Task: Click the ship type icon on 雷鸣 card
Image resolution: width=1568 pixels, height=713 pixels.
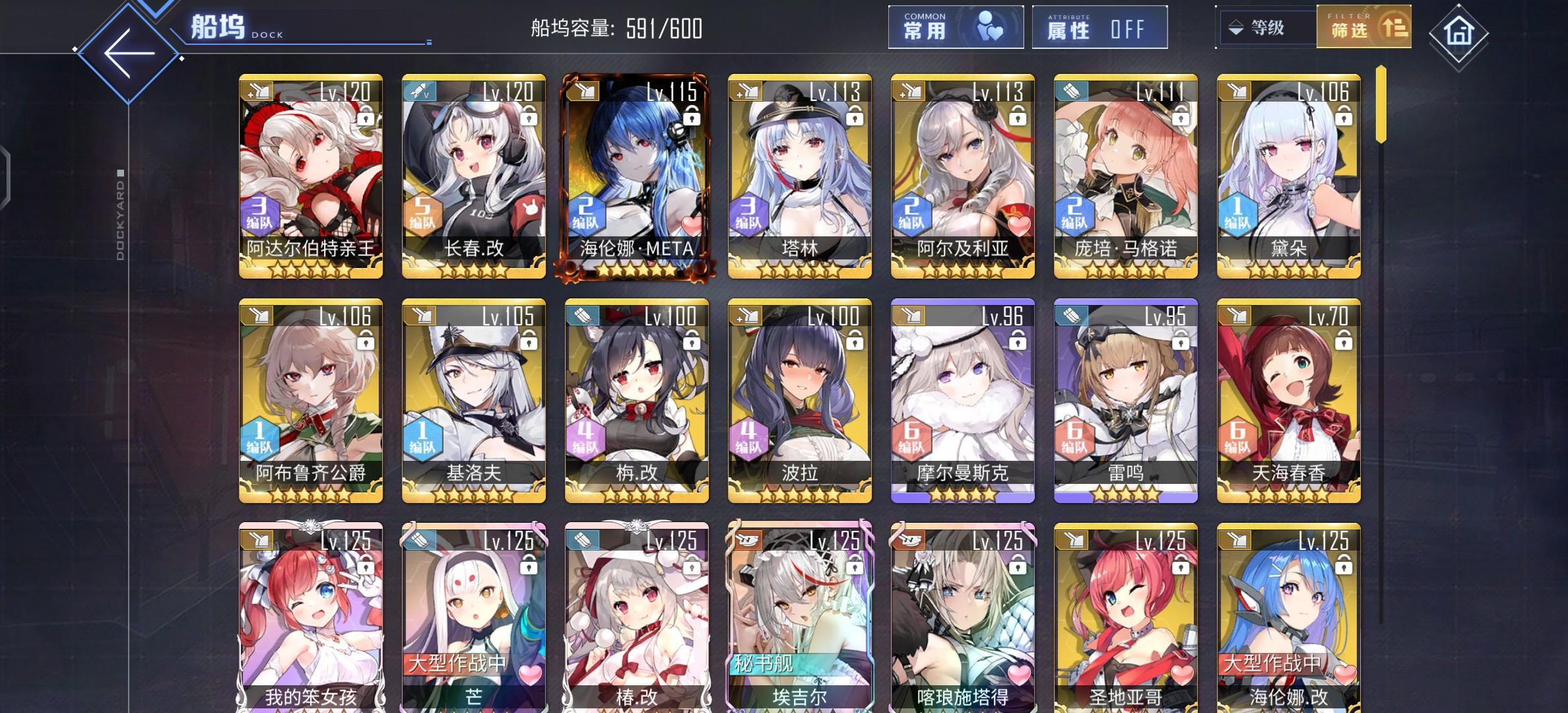Action: coord(1072,315)
